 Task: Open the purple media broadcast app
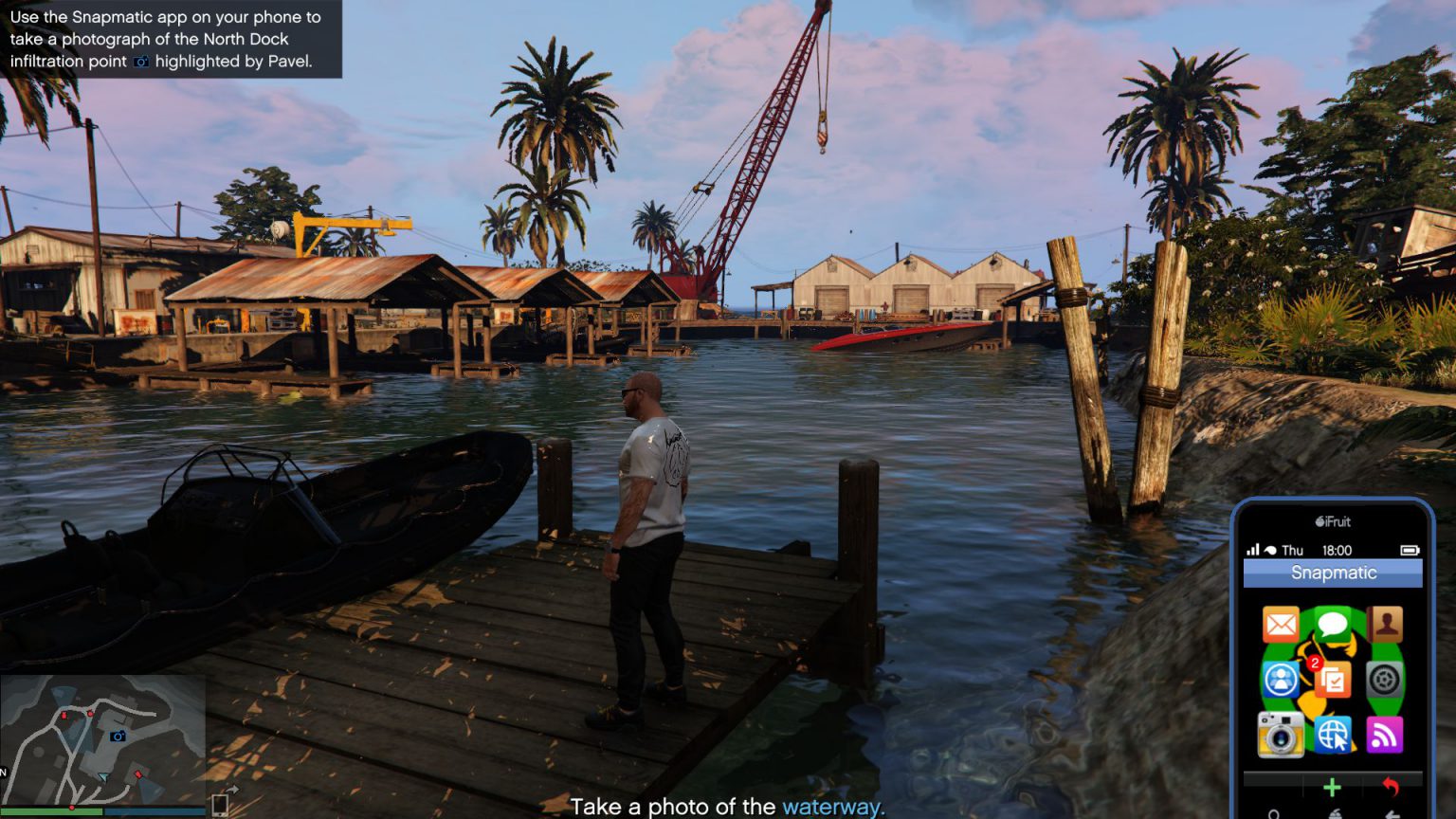pyautogui.click(x=1384, y=736)
